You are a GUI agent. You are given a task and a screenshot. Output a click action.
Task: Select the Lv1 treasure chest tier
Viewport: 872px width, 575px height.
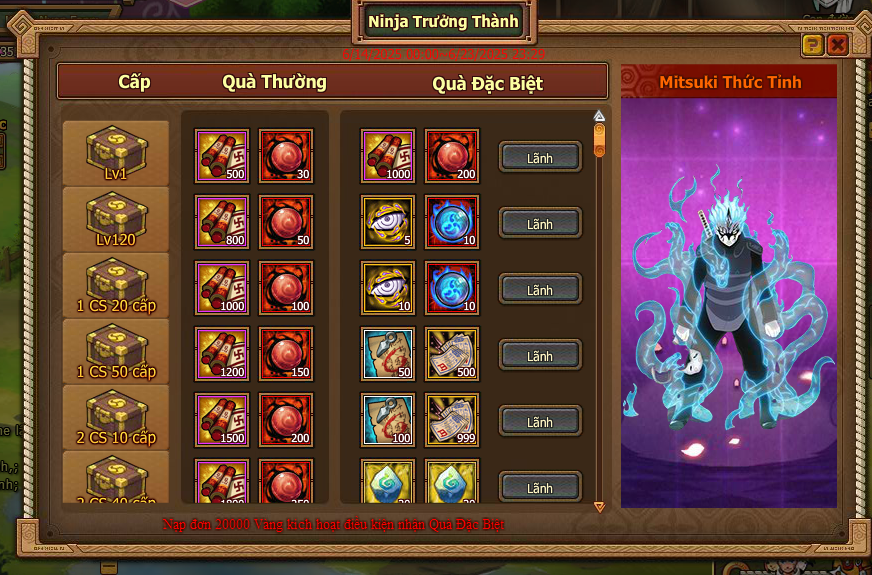click(x=115, y=152)
